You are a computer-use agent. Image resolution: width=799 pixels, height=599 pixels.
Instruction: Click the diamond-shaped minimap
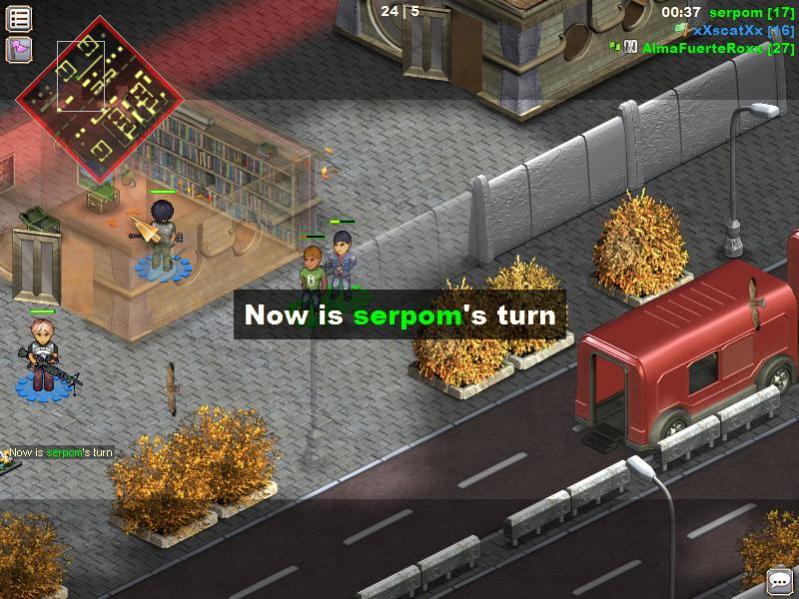(x=100, y=98)
